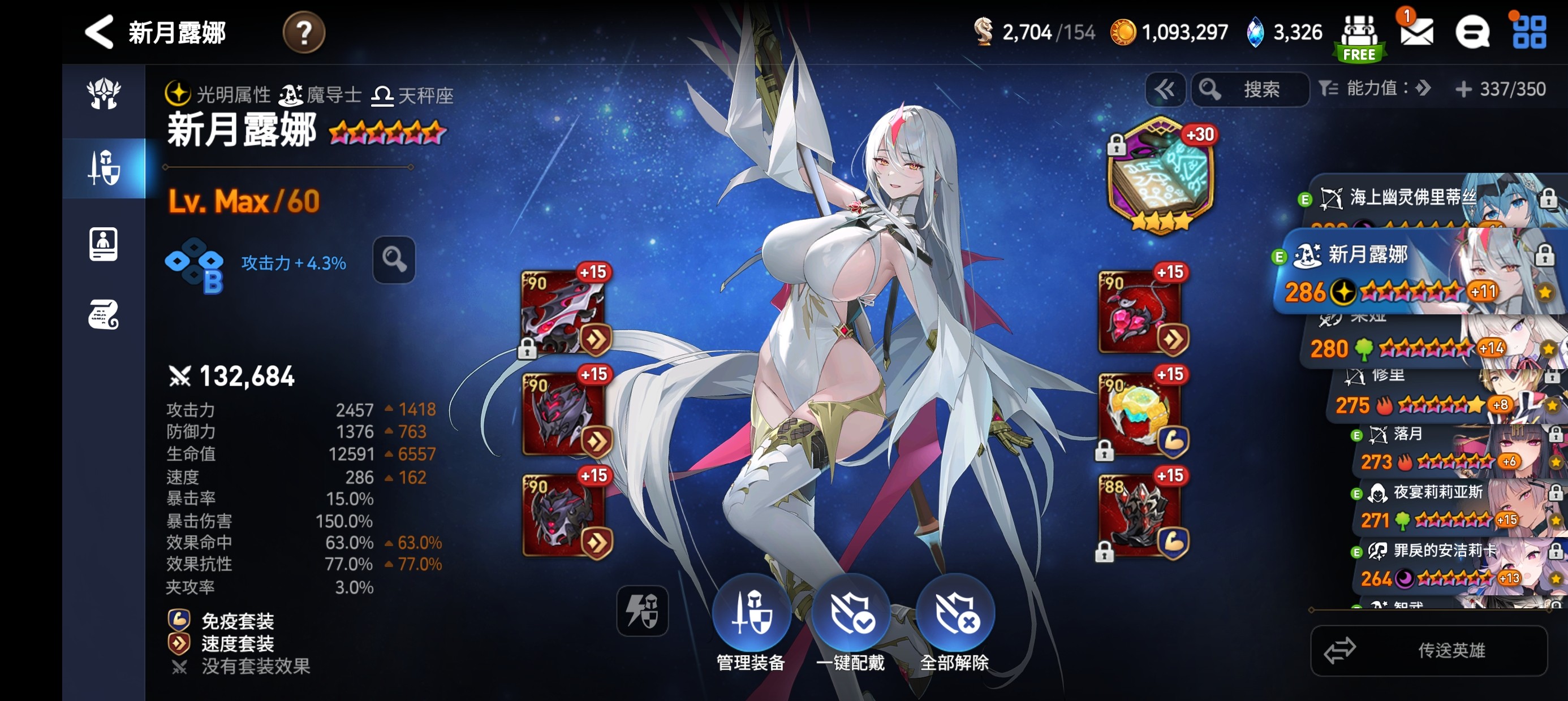Open the mail inbox
1568x701 pixels.
(x=1416, y=32)
